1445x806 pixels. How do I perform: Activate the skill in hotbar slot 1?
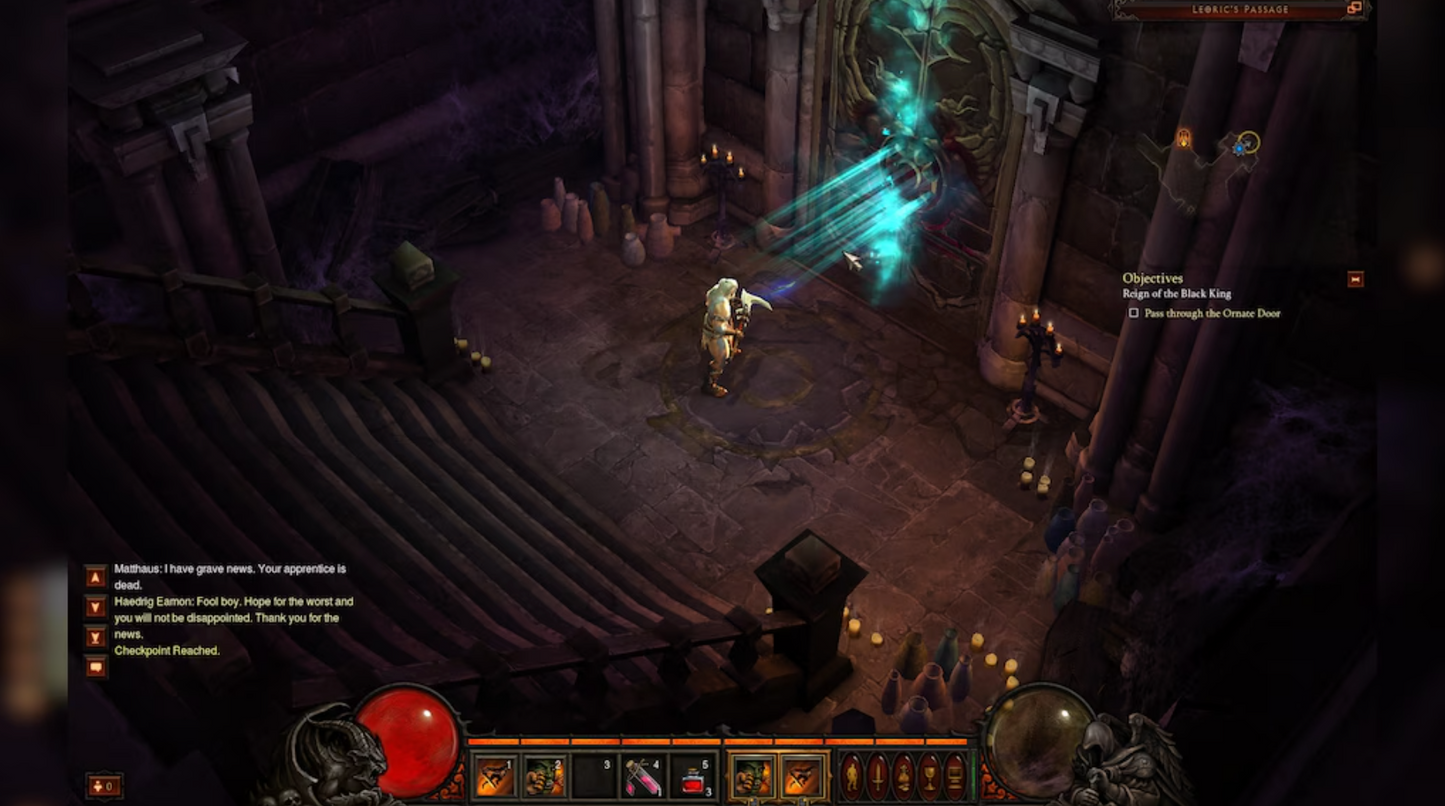click(x=493, y=777)
